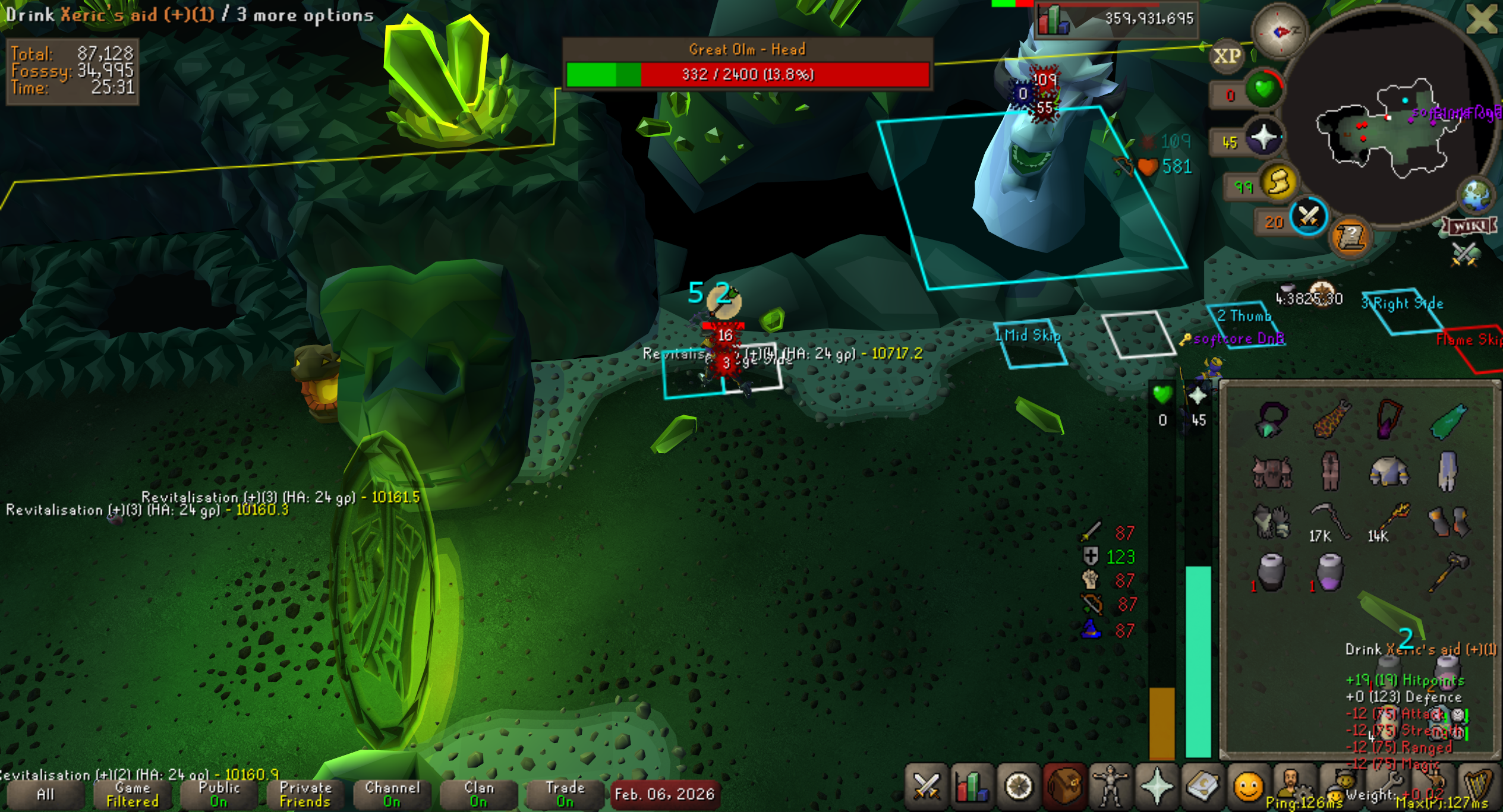Select the hammer in the inventory
The image size is (1503, 812).
pyautogui.click(x=1448, y=571)
